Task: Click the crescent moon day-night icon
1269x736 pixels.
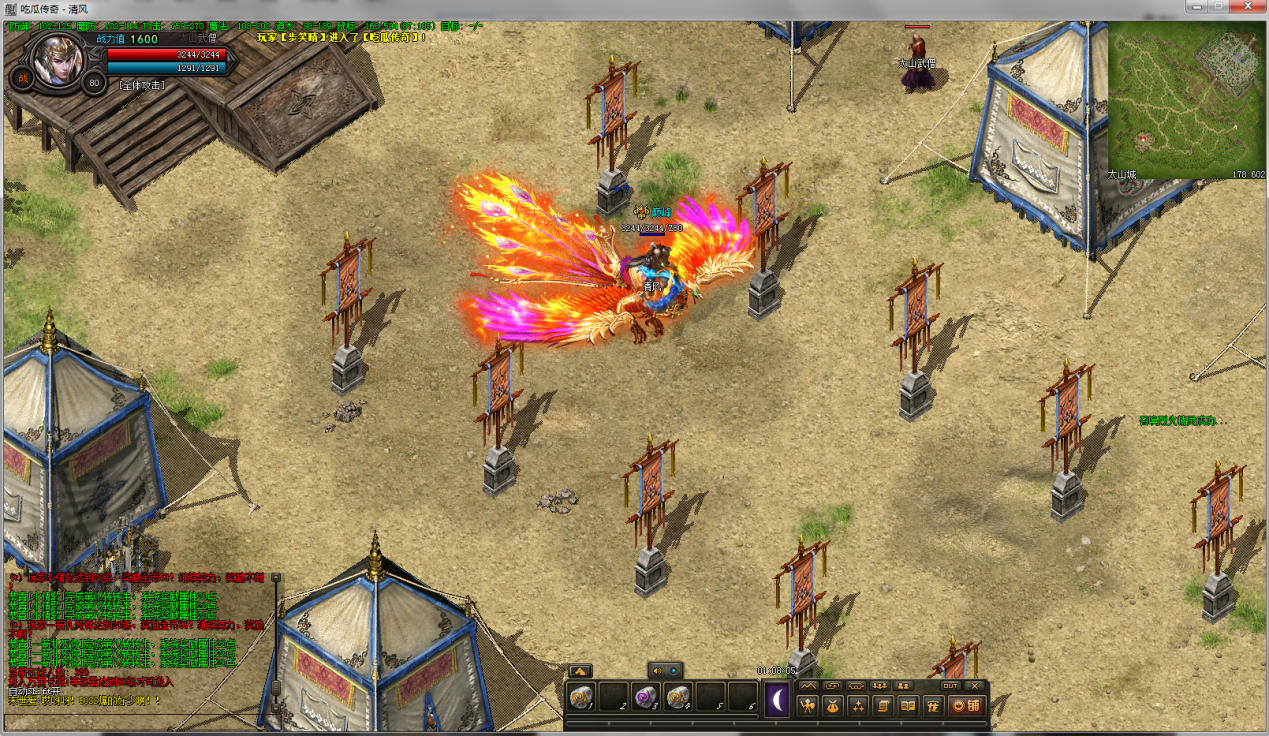Action: (x=777, y=698)
